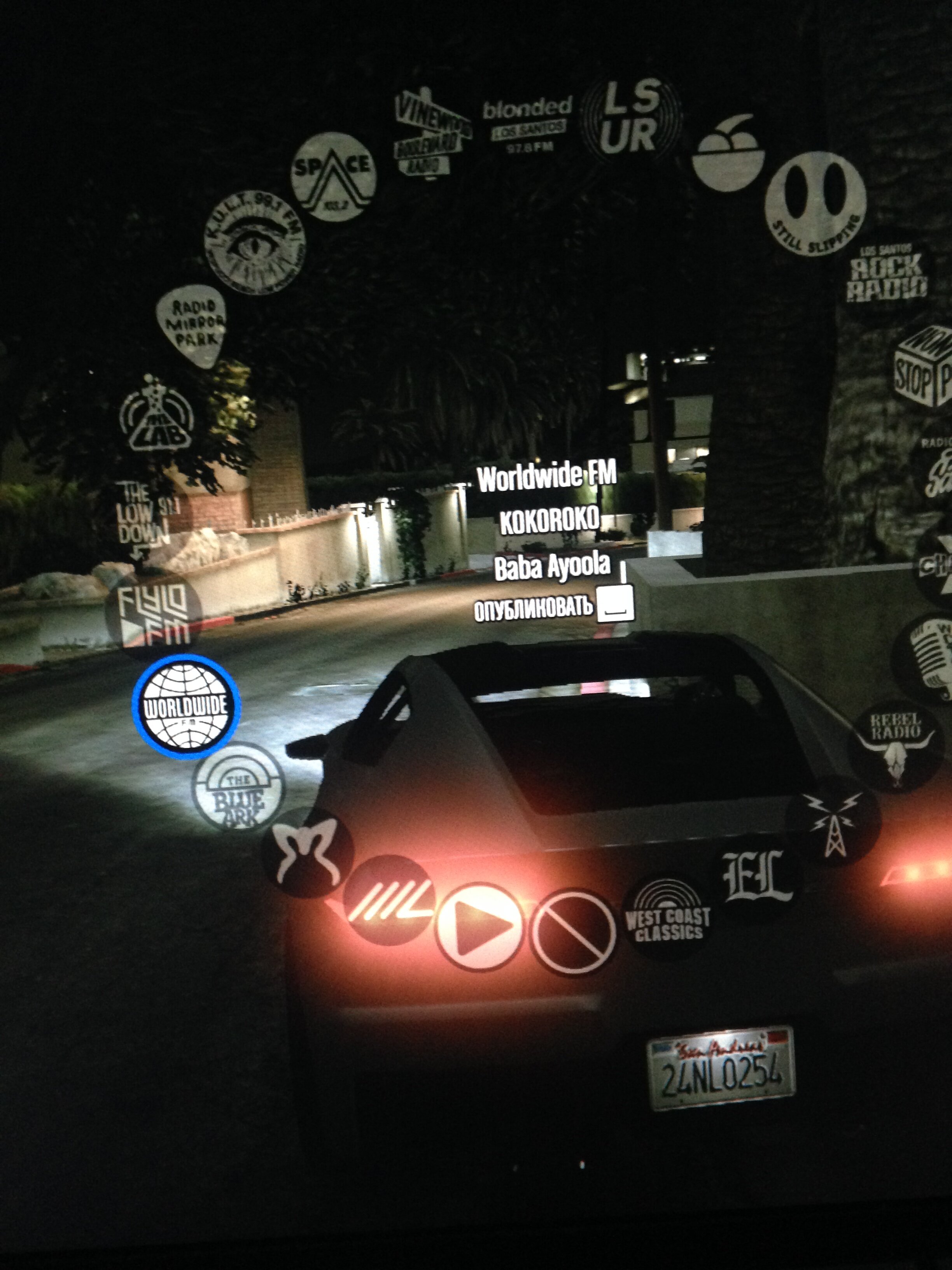Choose the West Coast Classics station
952x1270 pixels.
[x=668, y=918]
